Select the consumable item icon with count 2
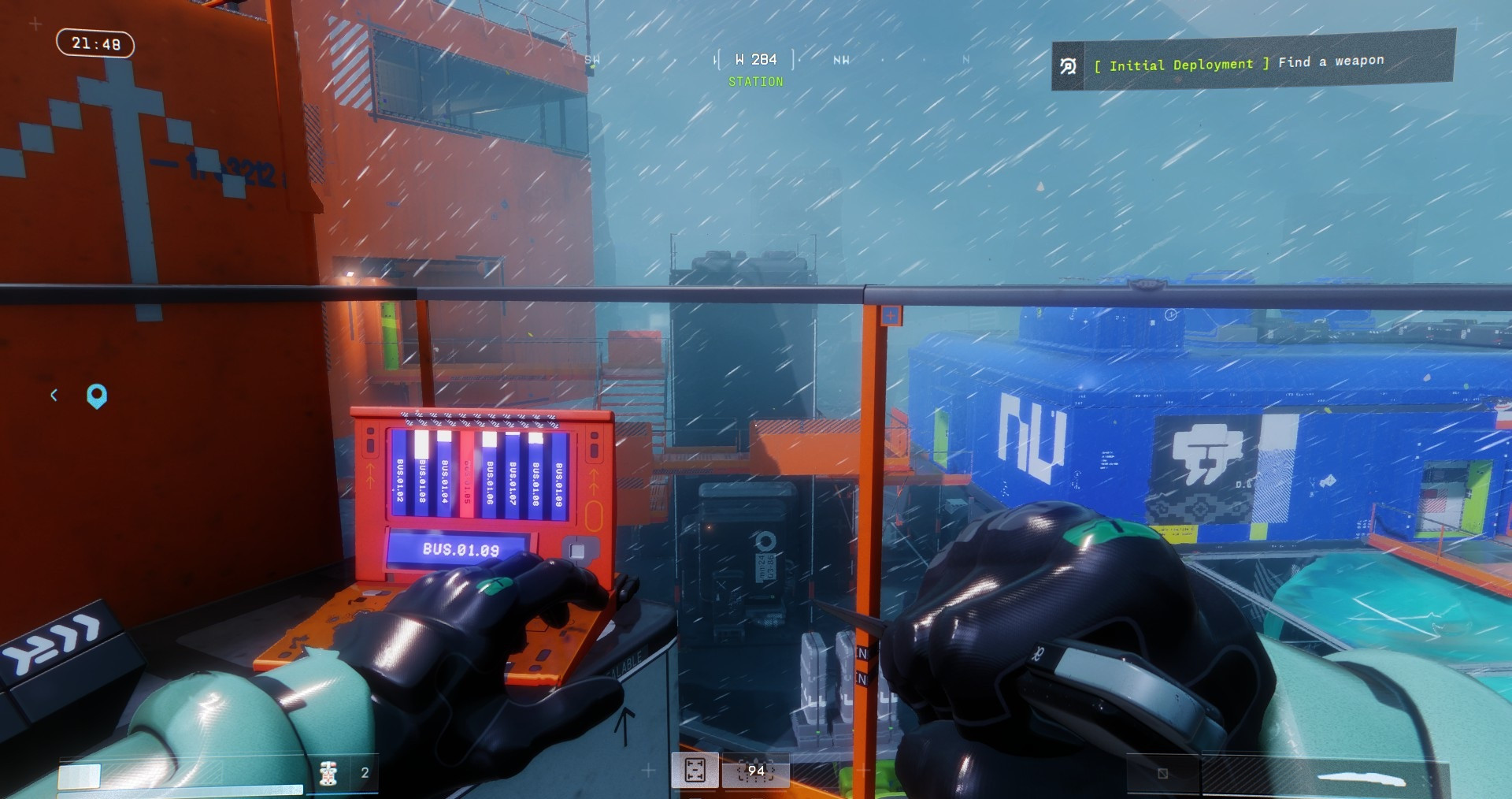1512x799 pixels. tap(329, 773)
